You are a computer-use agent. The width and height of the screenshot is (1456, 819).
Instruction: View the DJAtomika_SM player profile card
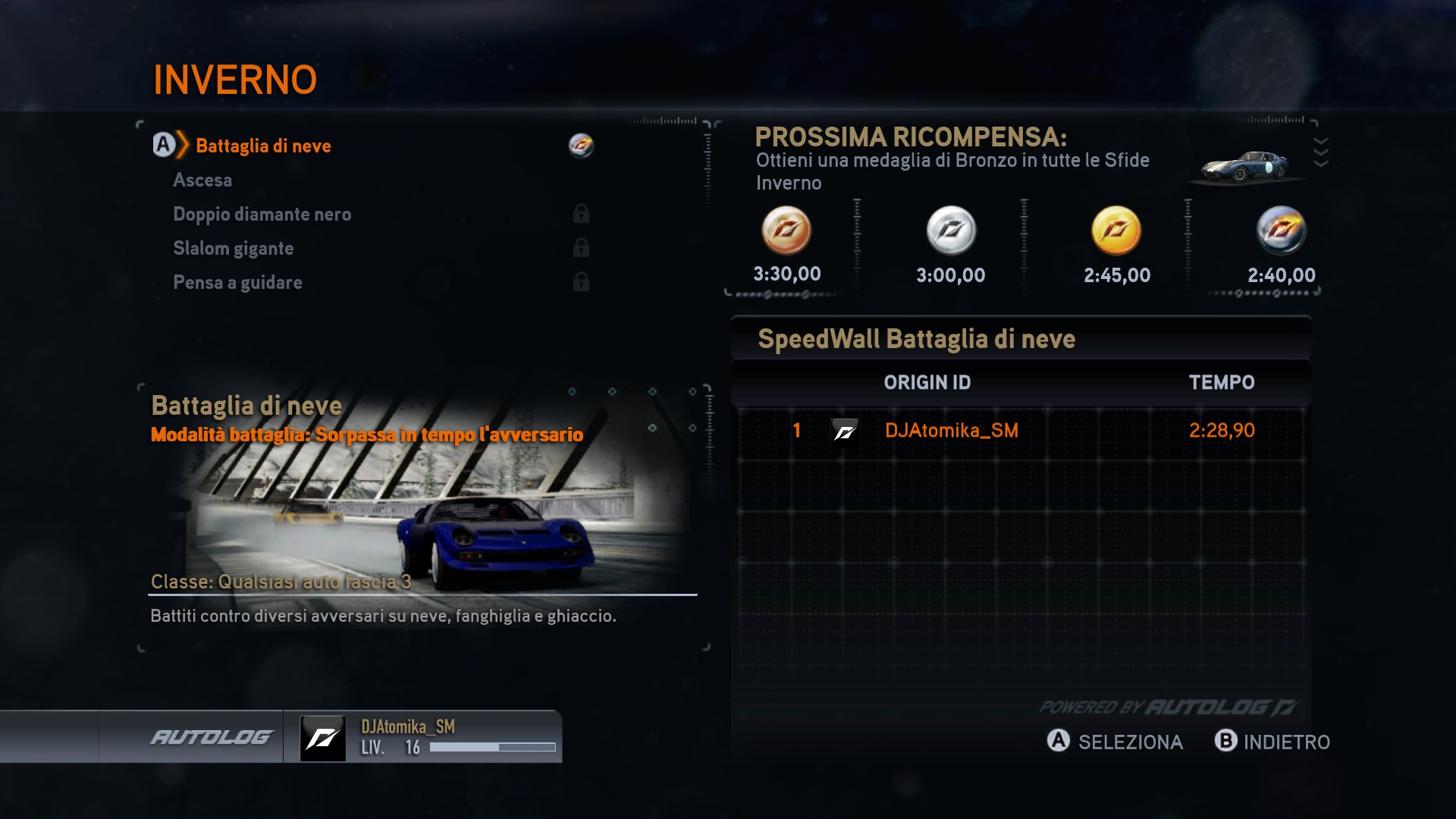pos(423,737)
